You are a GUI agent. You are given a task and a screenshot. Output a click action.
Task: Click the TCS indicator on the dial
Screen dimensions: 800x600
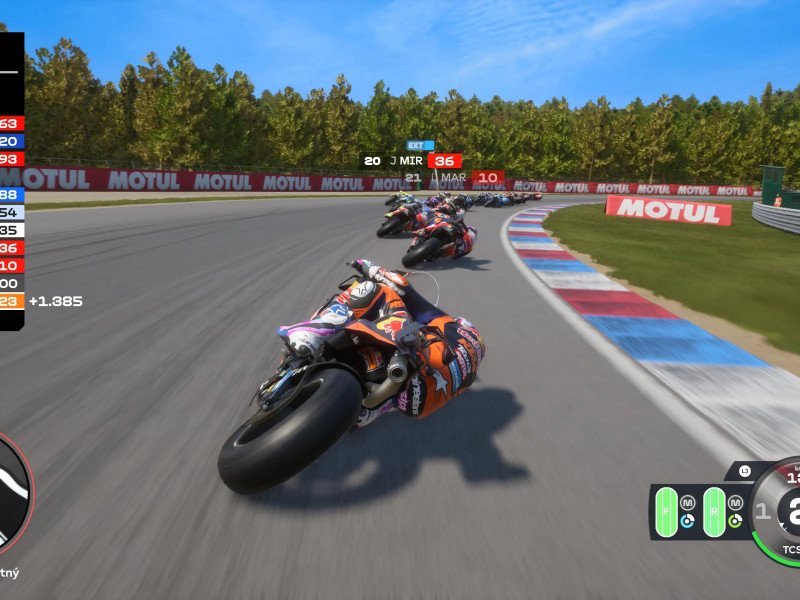(790, 550)
